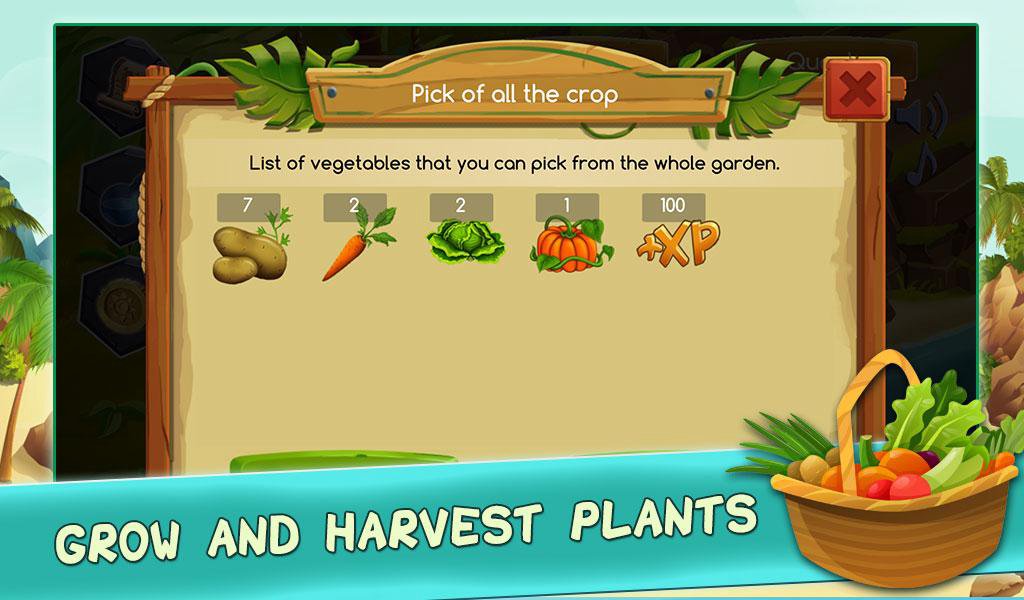Choose the carrot in the crop list
The width and height of the screenshot is (1024, 600).
click(x=356, y=246)
